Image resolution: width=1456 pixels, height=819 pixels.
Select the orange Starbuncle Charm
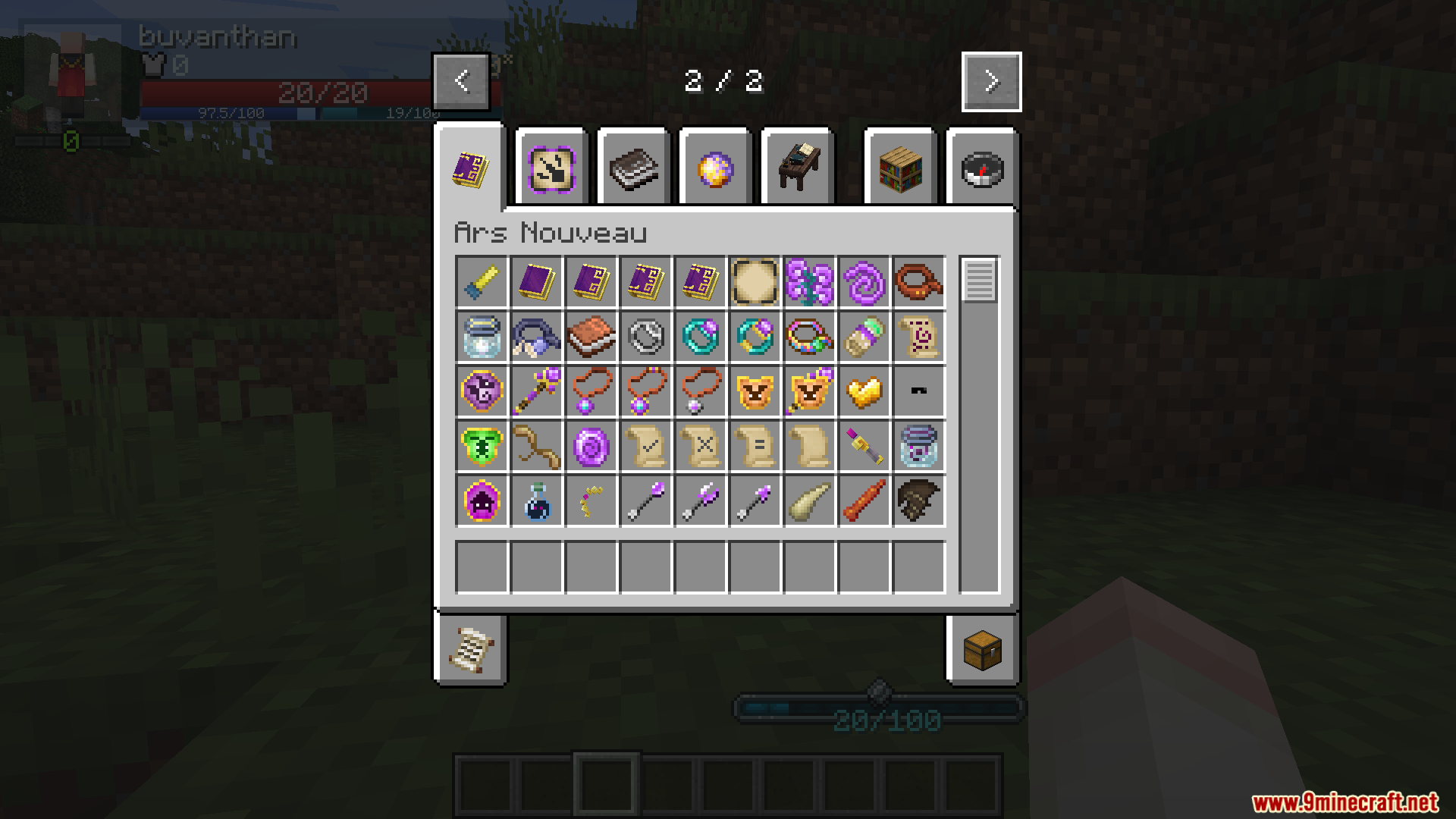click(x=755, y=391)
